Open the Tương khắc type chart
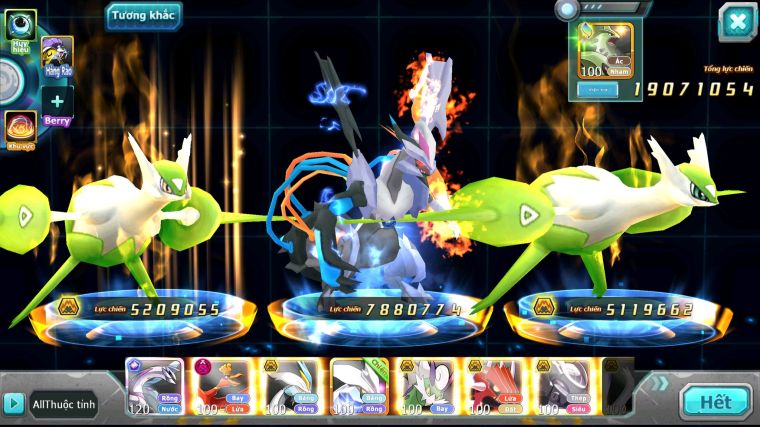The height and width of the screenshot is (427, 760). pyautogui.click(x=144, y=15)
